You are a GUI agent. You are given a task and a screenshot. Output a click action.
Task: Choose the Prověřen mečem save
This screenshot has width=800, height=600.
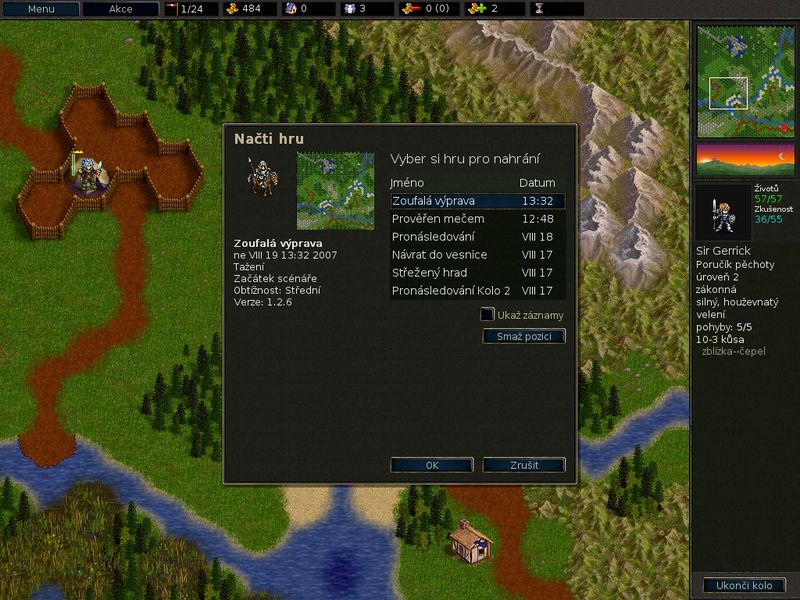477,219
